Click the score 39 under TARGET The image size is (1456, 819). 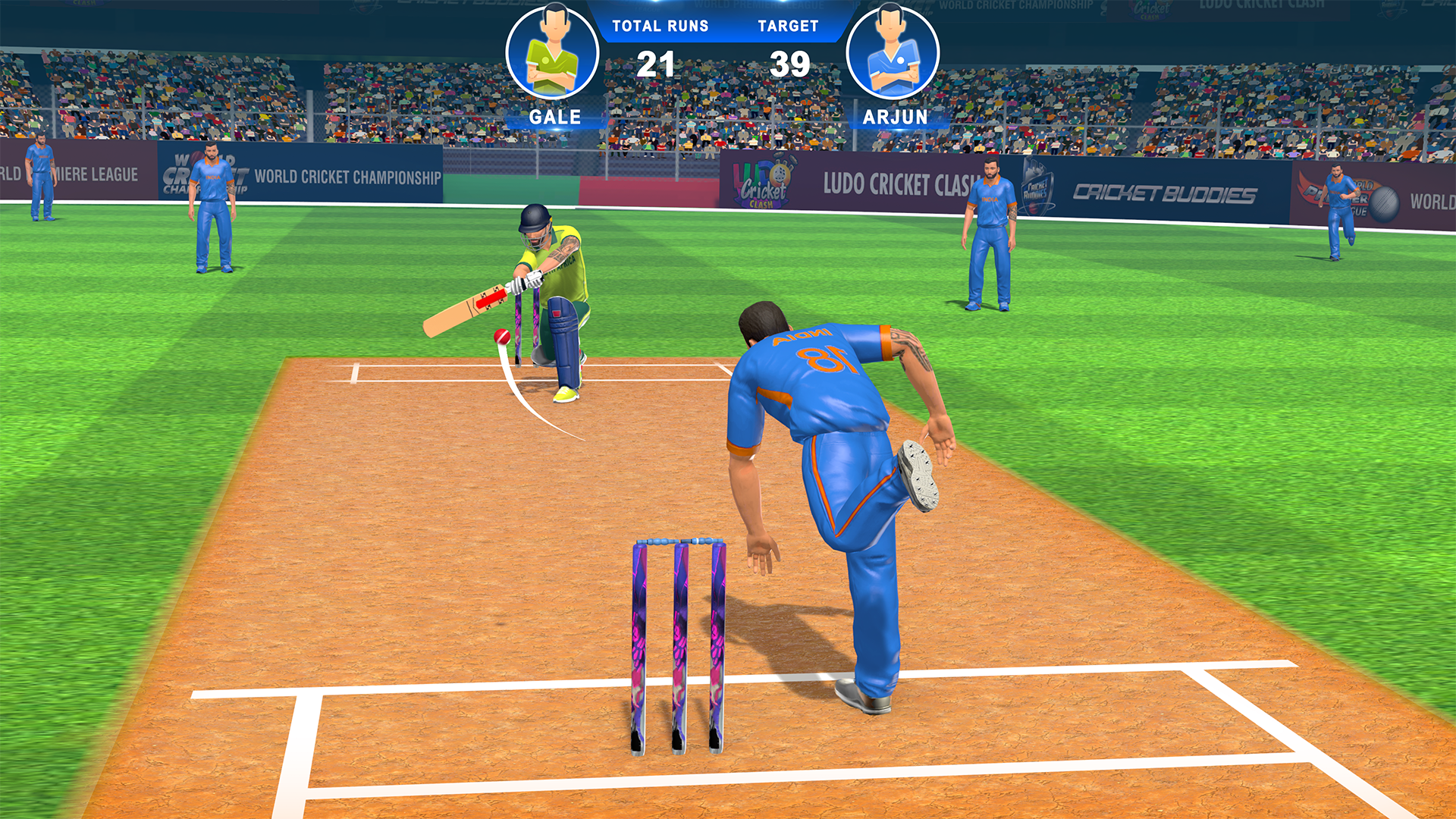click(789, 64)
